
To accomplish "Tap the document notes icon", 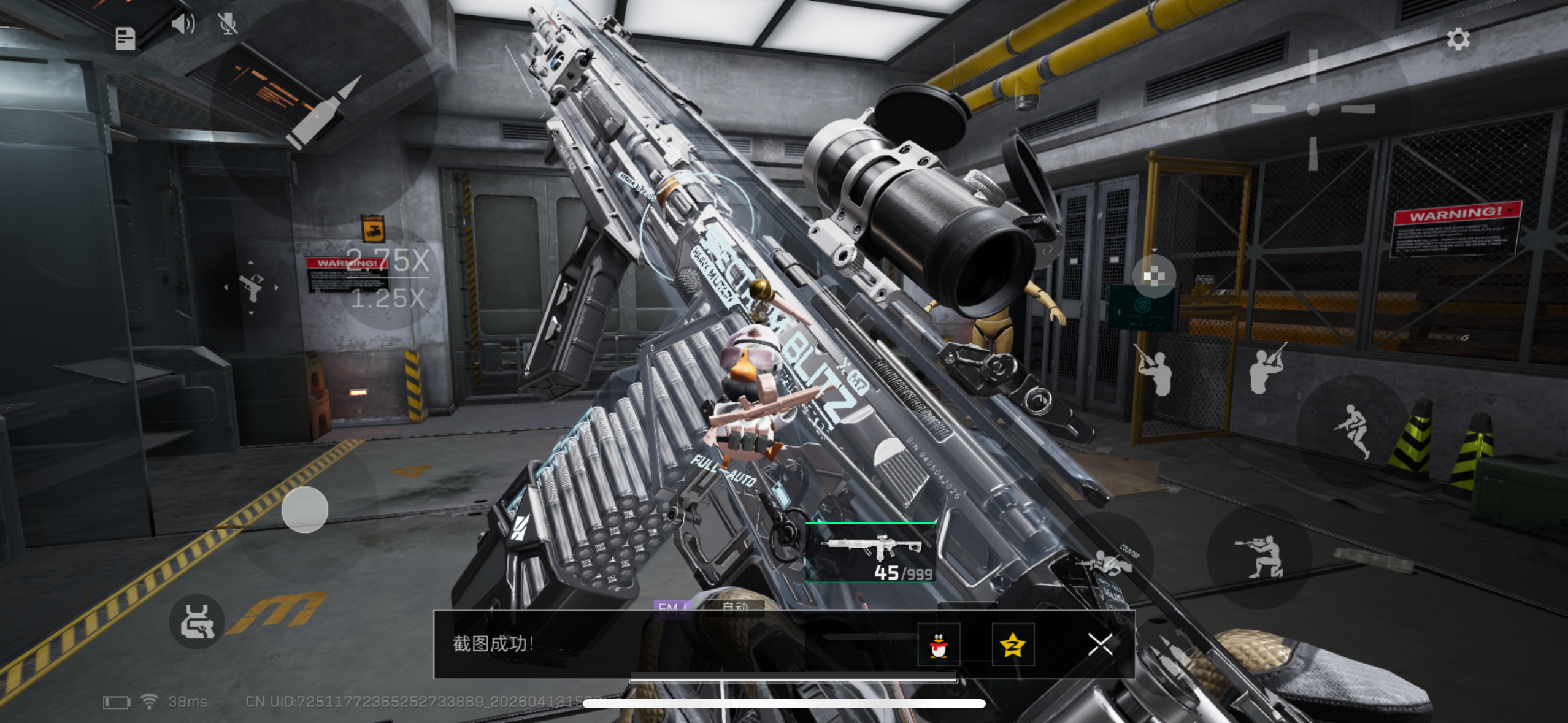I will tap(125, 39).
